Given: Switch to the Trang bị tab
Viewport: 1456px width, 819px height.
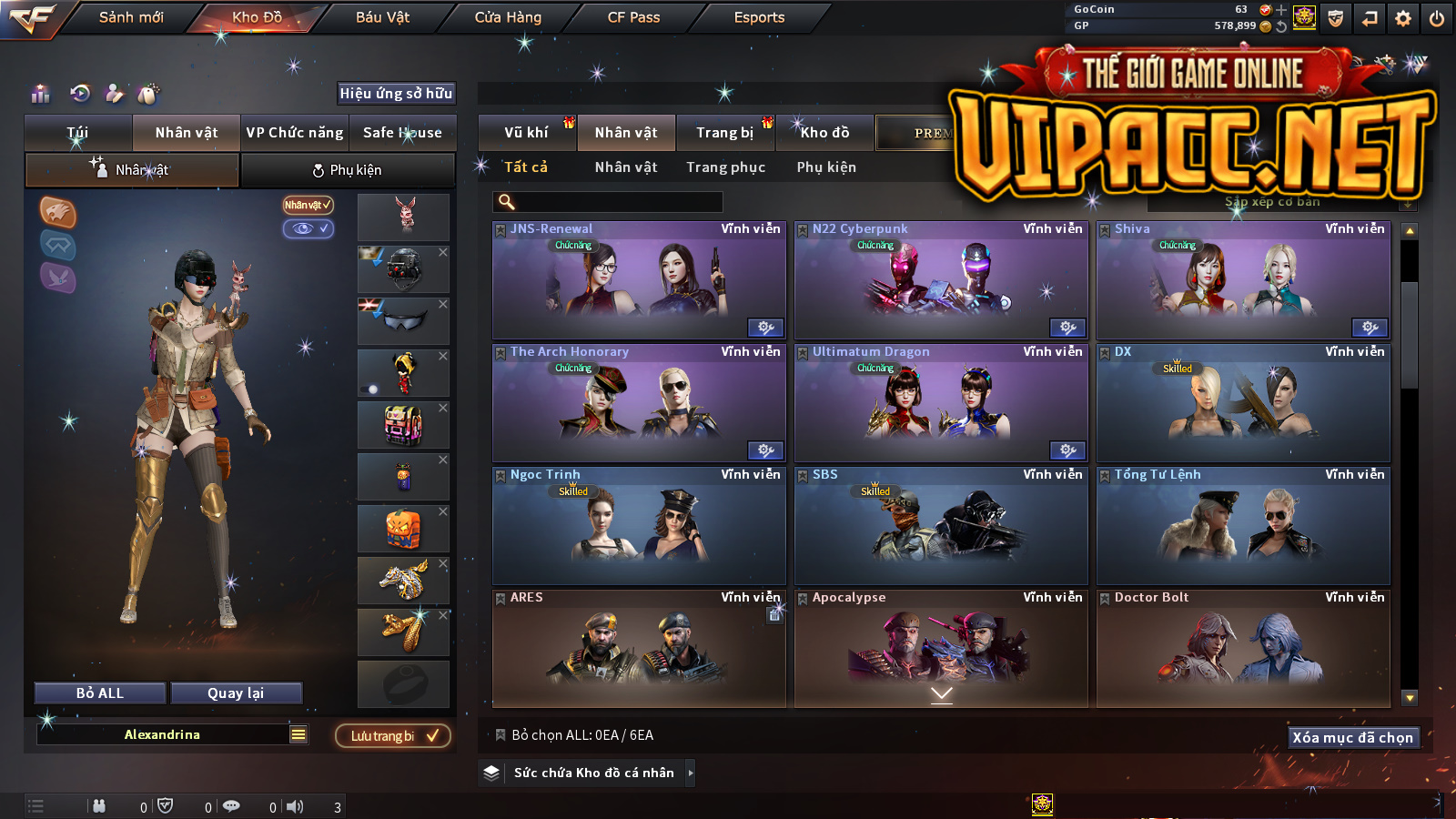Looking at the screenshot, I should pos(724,133).
